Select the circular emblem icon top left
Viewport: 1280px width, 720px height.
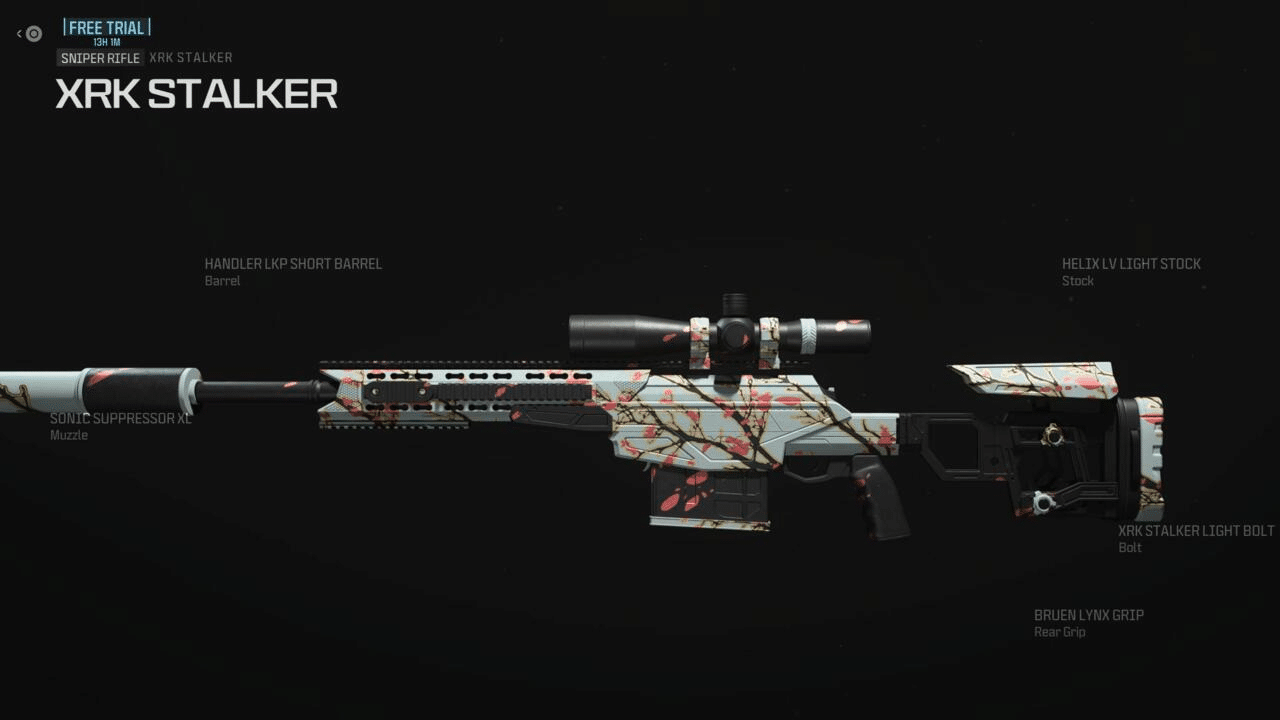[34, 33]
